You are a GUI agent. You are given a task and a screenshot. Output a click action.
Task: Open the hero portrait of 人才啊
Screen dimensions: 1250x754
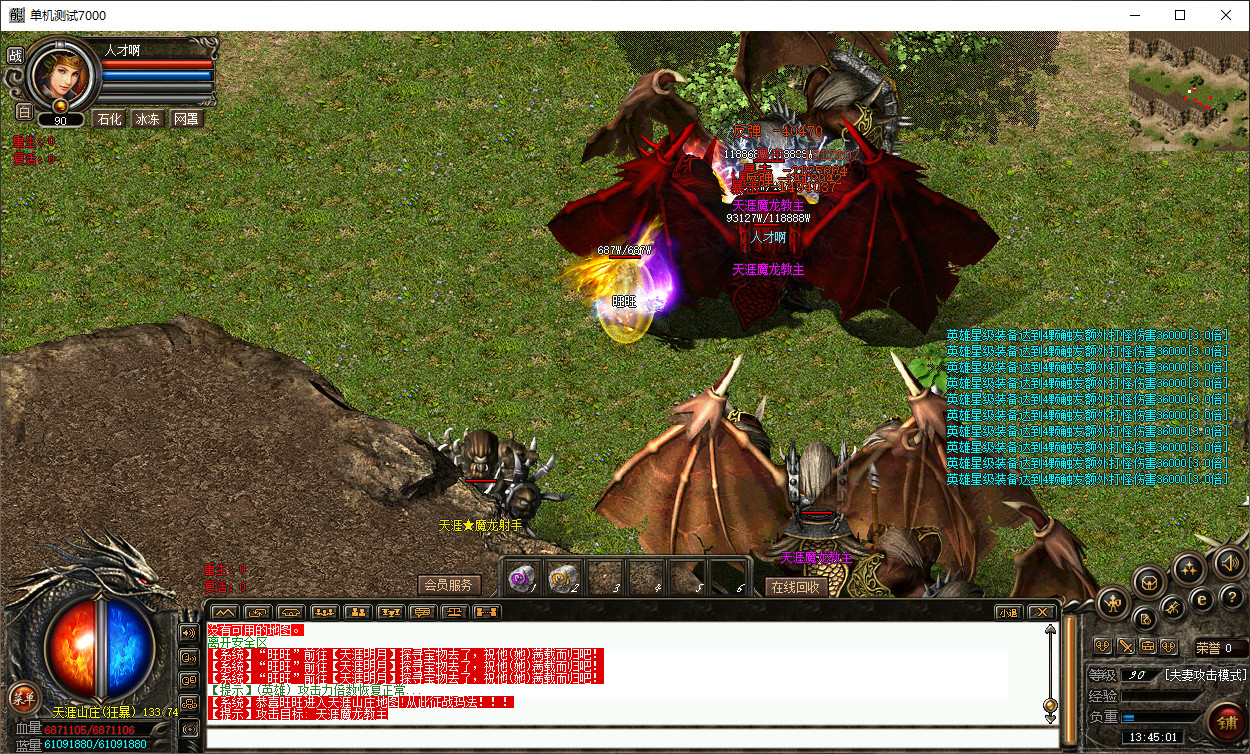(62, 72)
